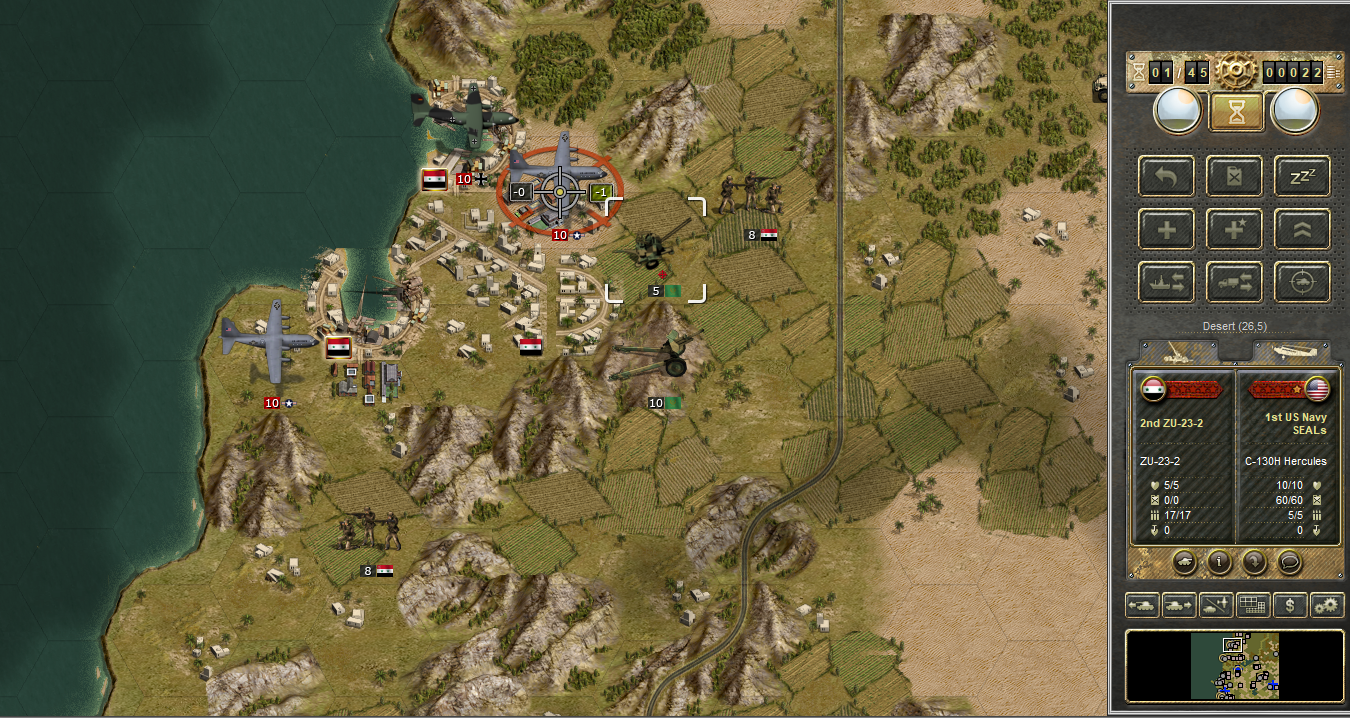Click the minimap to jump the view
The width and height of the screenshot is (1350, 718).
click(x=1234, y=665)
